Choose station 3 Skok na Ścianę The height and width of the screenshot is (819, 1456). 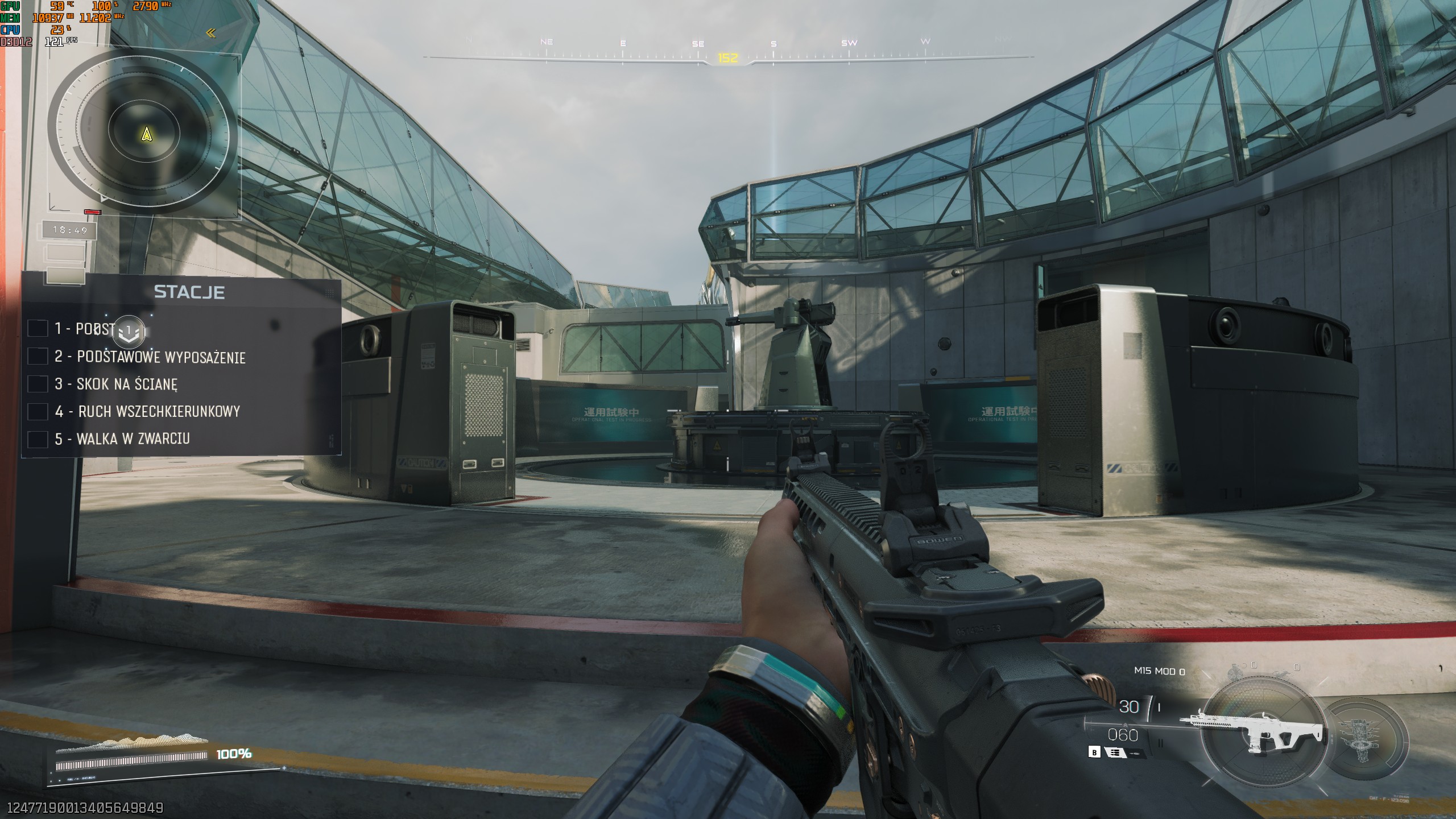pos(127,384)
